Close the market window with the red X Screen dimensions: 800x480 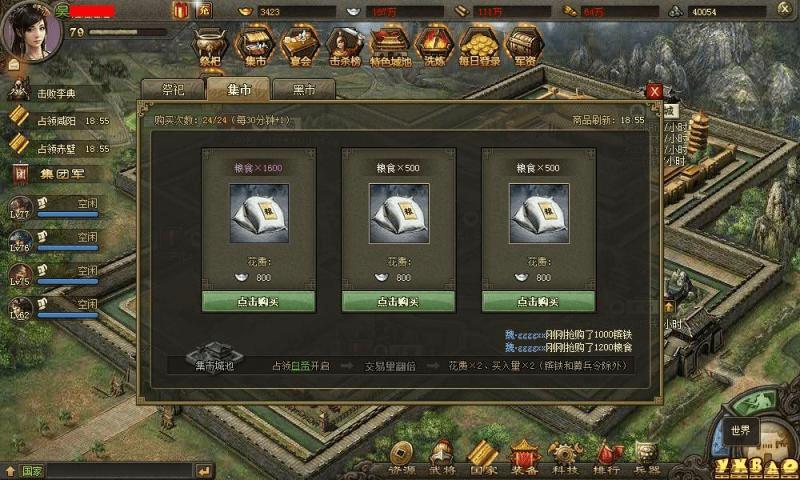pos(654,91)
